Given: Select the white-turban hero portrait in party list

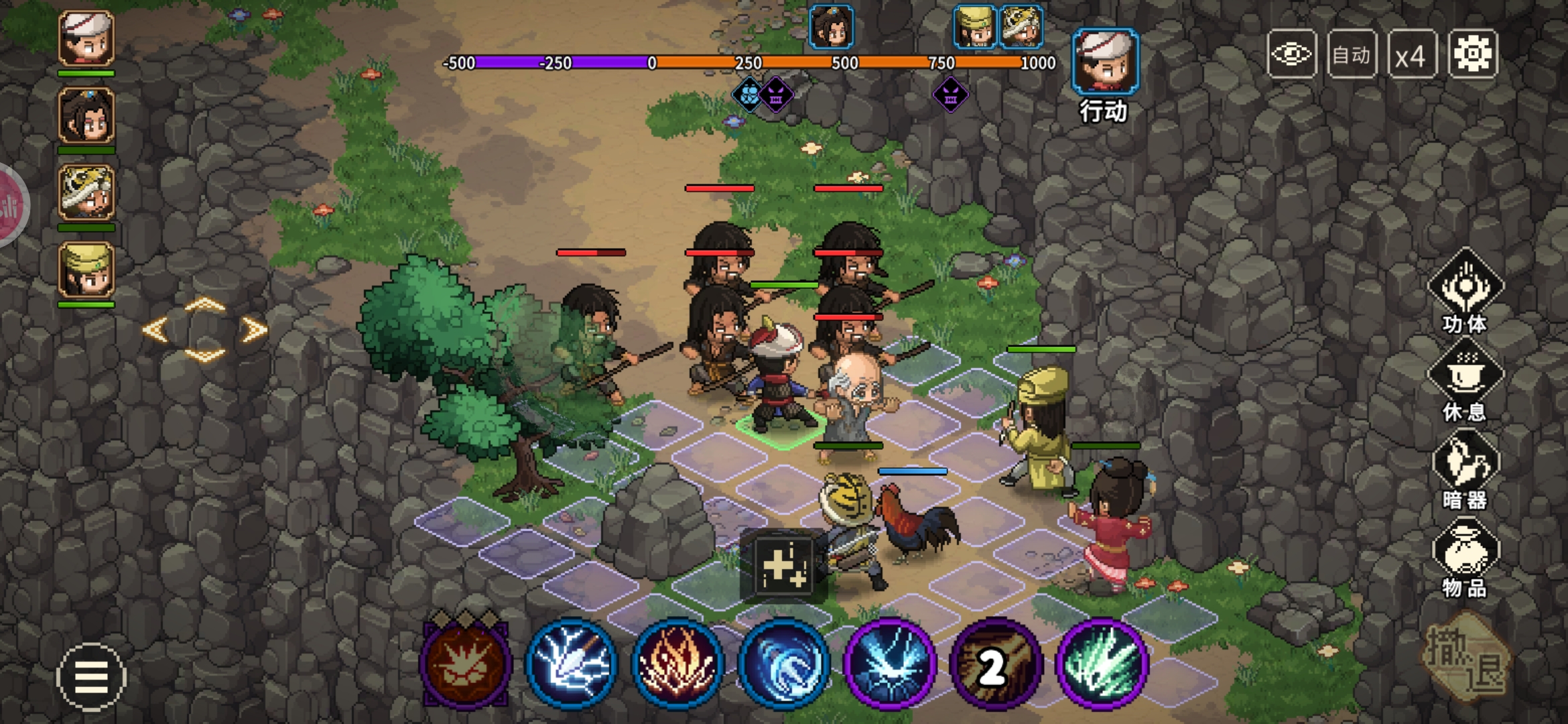Looking at the screenshot, I should point(86,39).
